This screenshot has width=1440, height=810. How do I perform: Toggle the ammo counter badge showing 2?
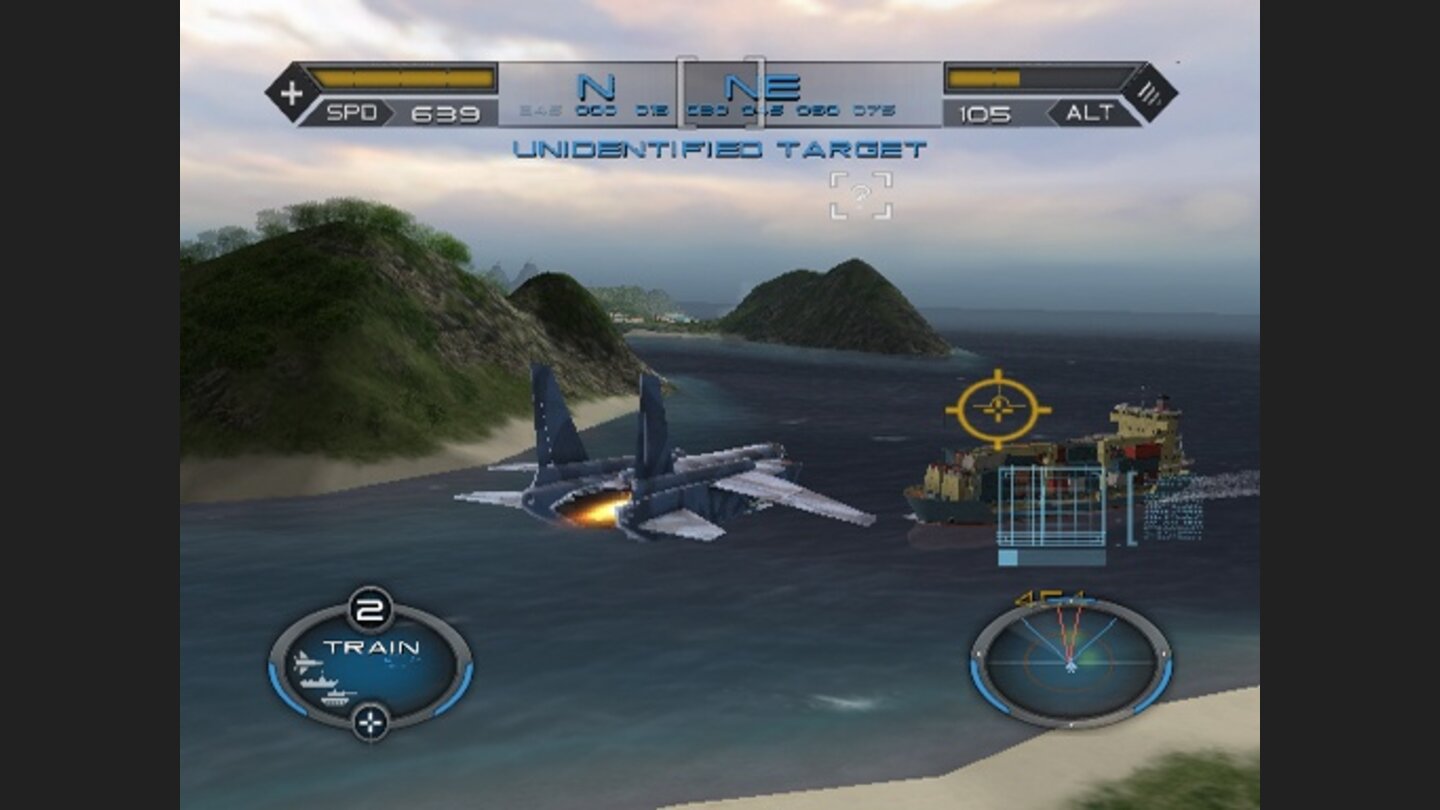coord(370,607)
